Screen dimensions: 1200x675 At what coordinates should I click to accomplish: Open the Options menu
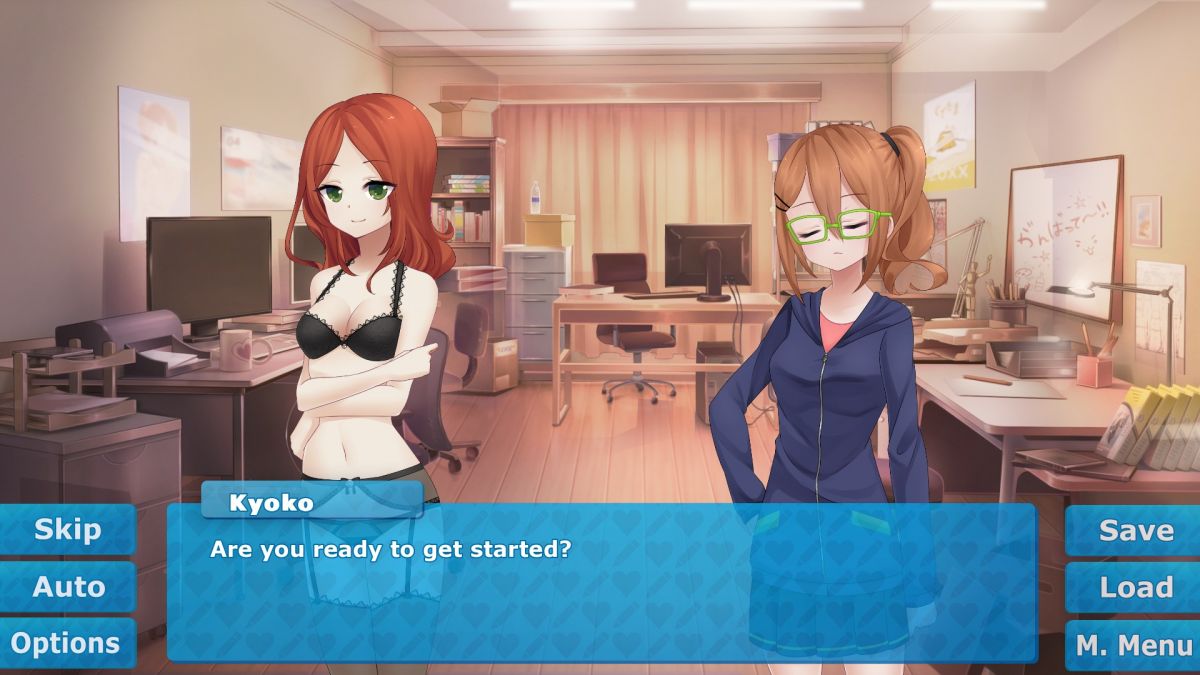click(66, 643)
